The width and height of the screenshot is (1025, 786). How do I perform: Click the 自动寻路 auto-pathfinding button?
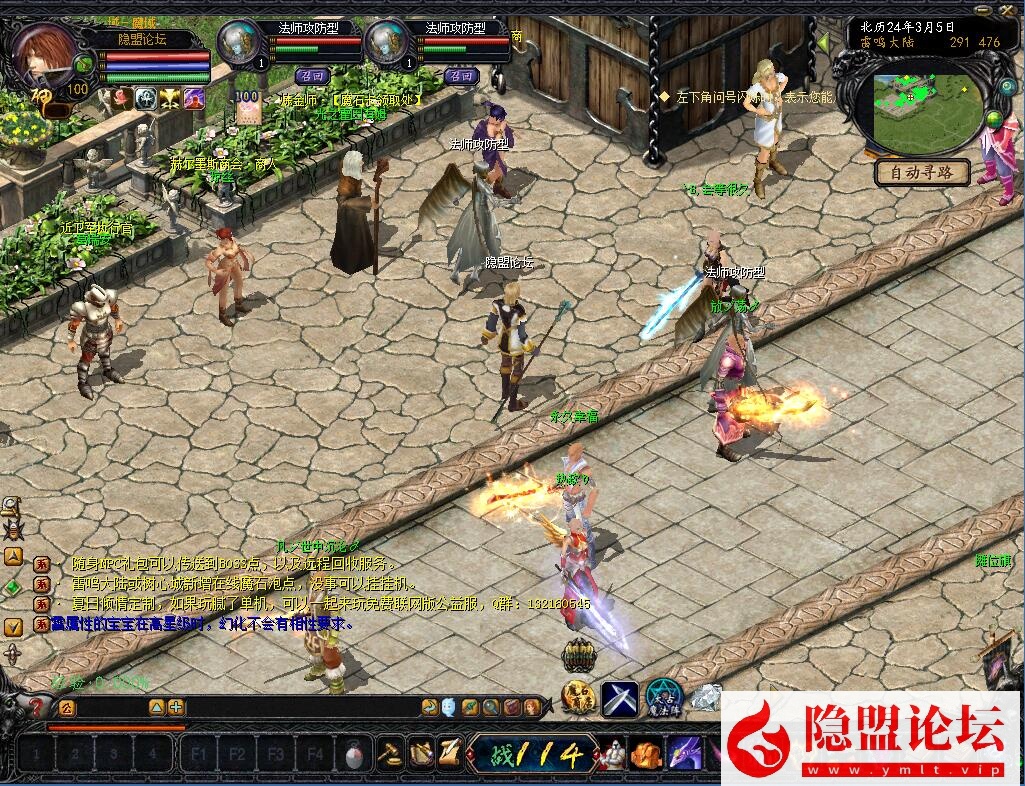point(922,172)
